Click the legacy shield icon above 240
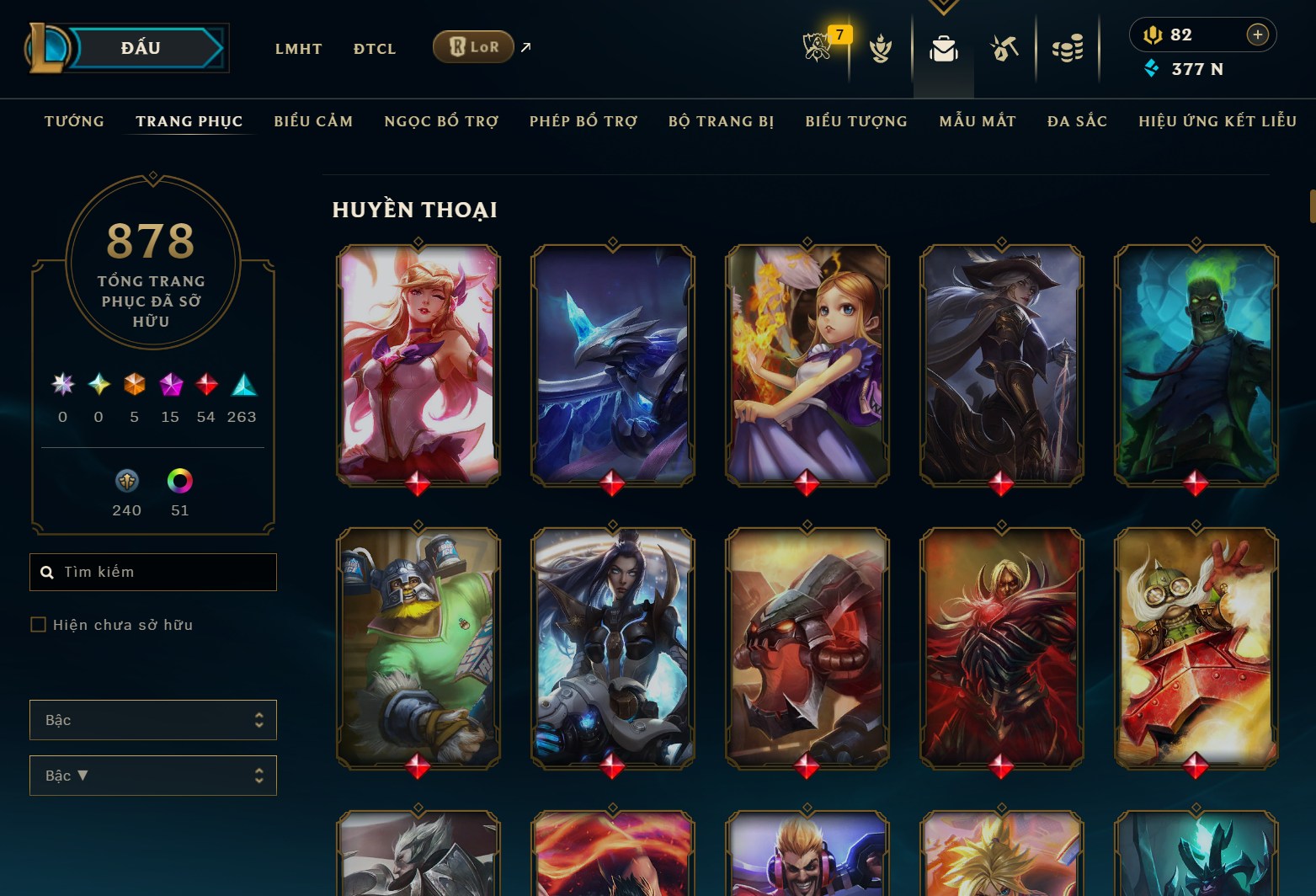This screenshot has width=1316, height=896. (x=126, y=483)
